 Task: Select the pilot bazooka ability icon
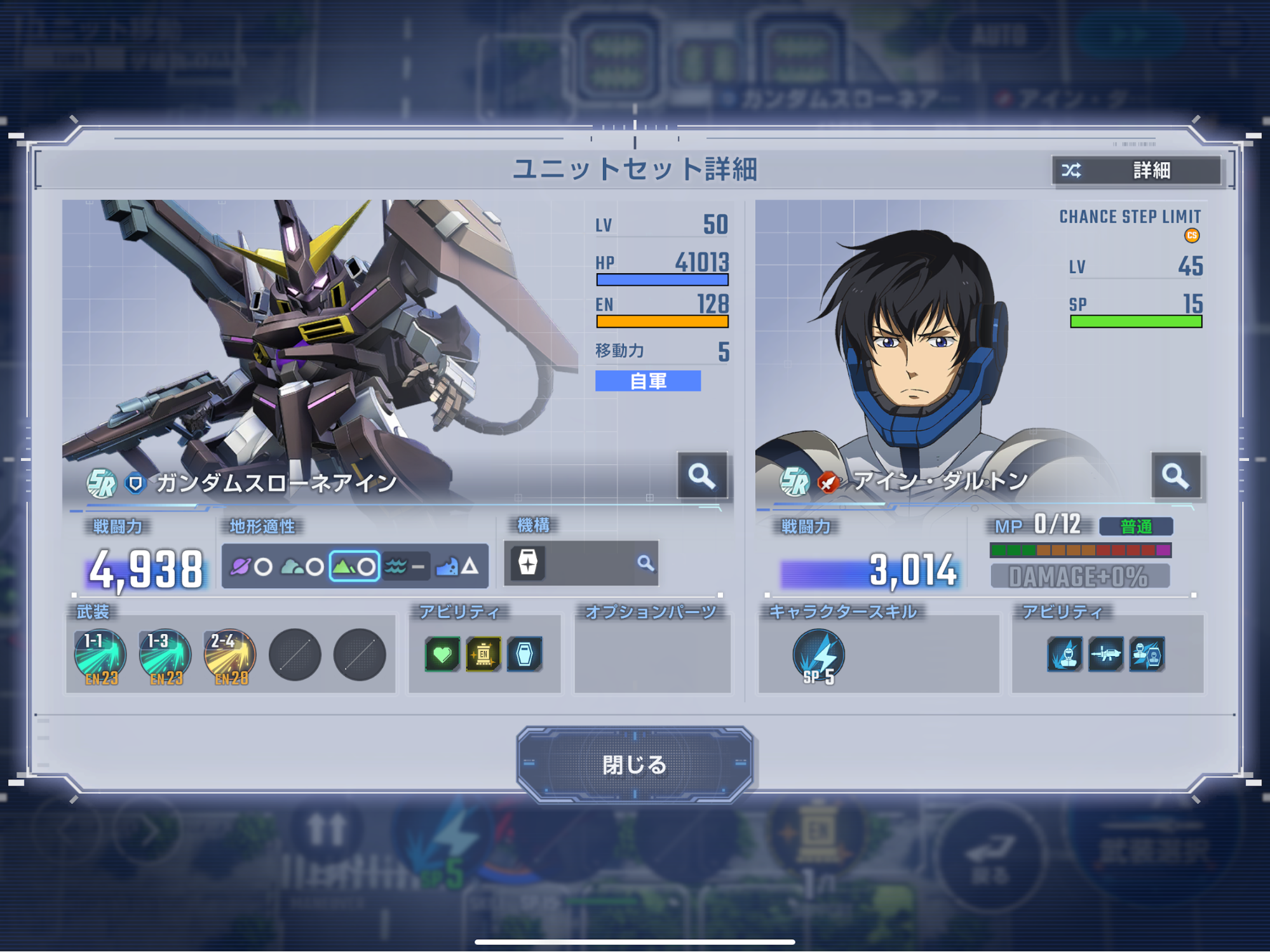pos(1105,655)
